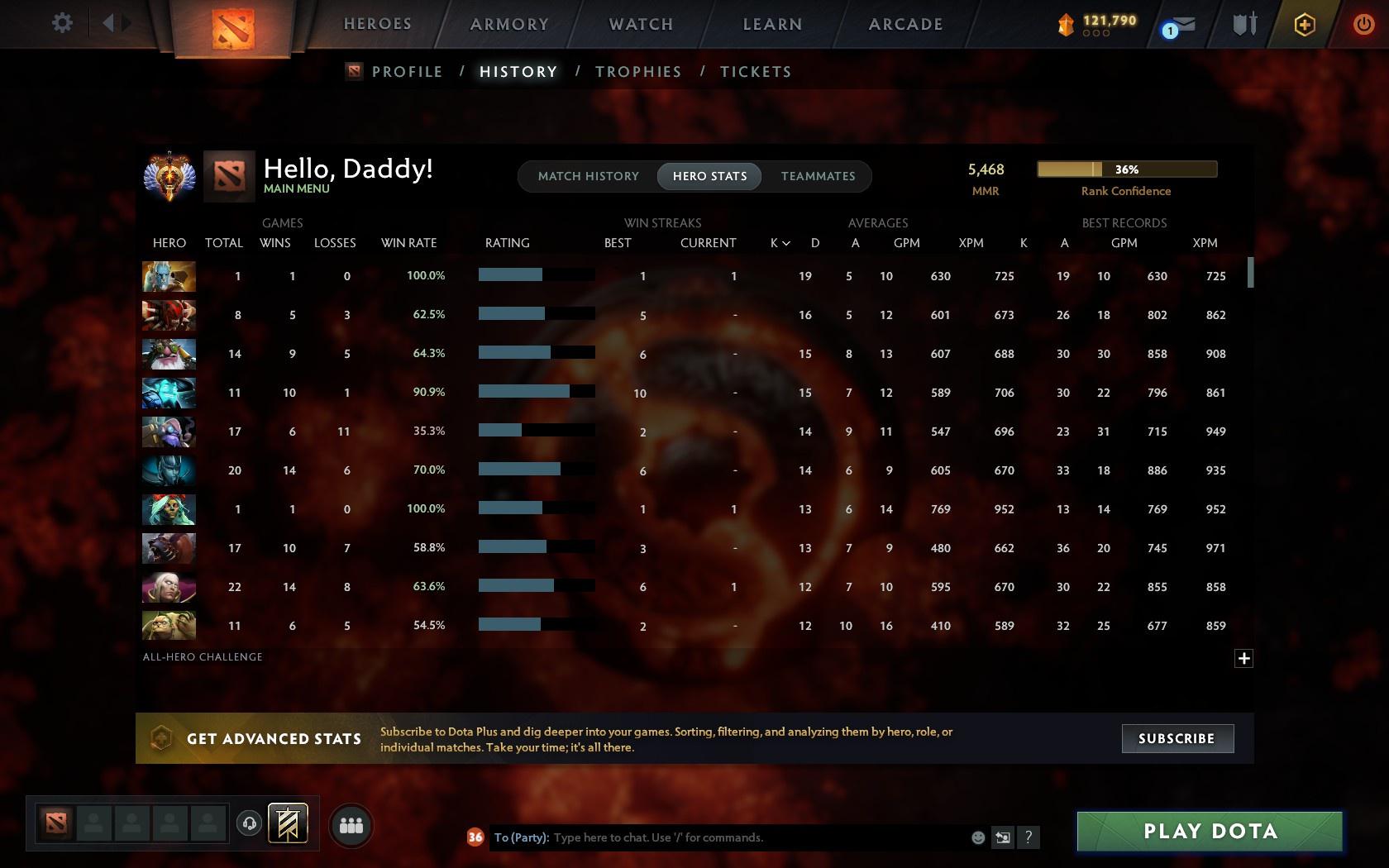Screen dimensions: 1389x868
Task: Open the emoticon picker in the chat bar
Action: click(x=978, y=837)
